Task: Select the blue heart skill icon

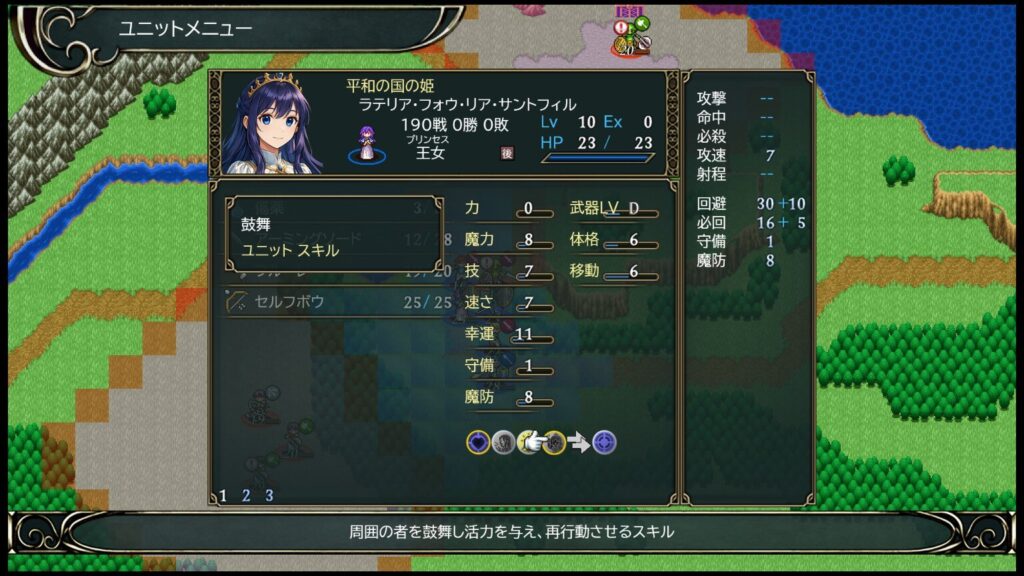Action: click(478, 442)
